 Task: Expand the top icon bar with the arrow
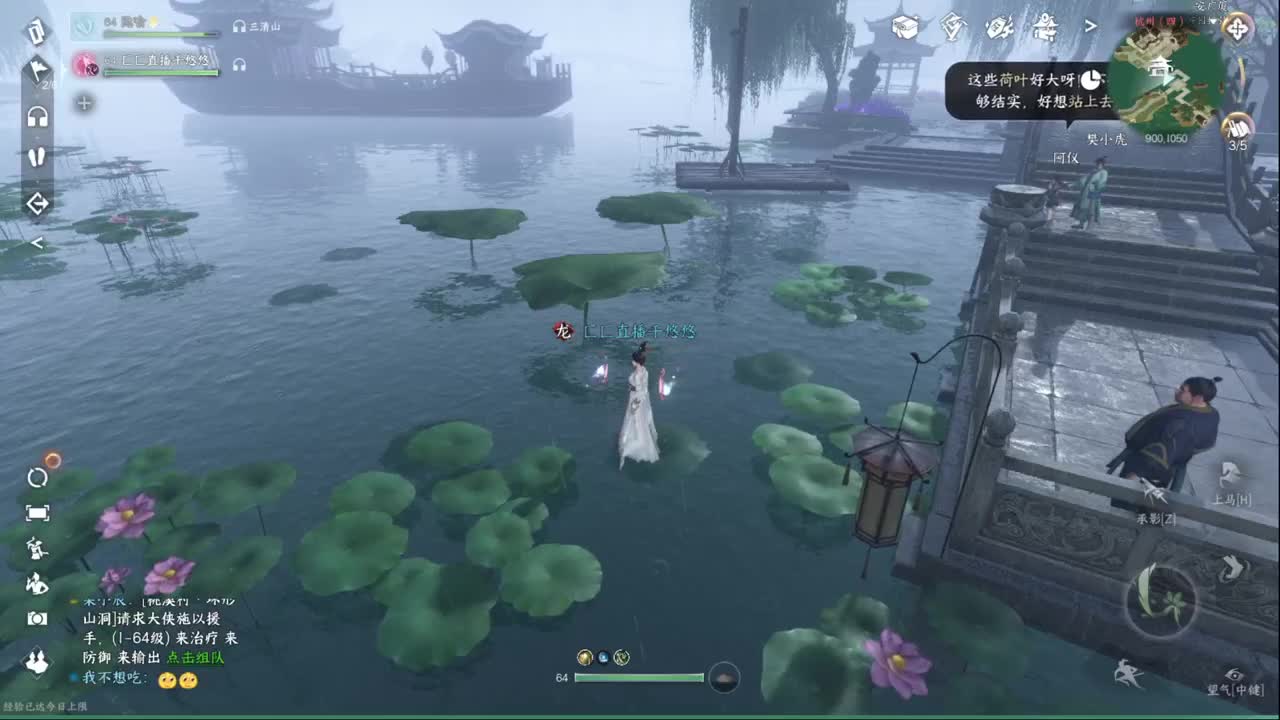(1091, 26)
